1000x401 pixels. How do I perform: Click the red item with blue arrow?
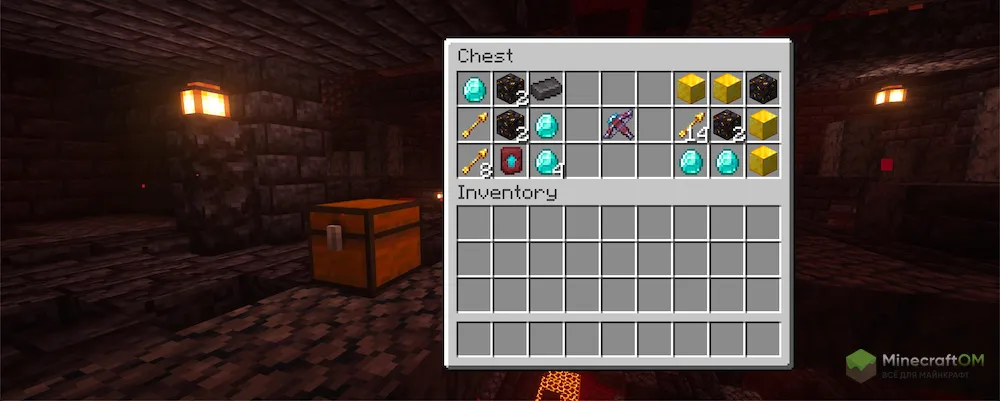pos(510,161)
